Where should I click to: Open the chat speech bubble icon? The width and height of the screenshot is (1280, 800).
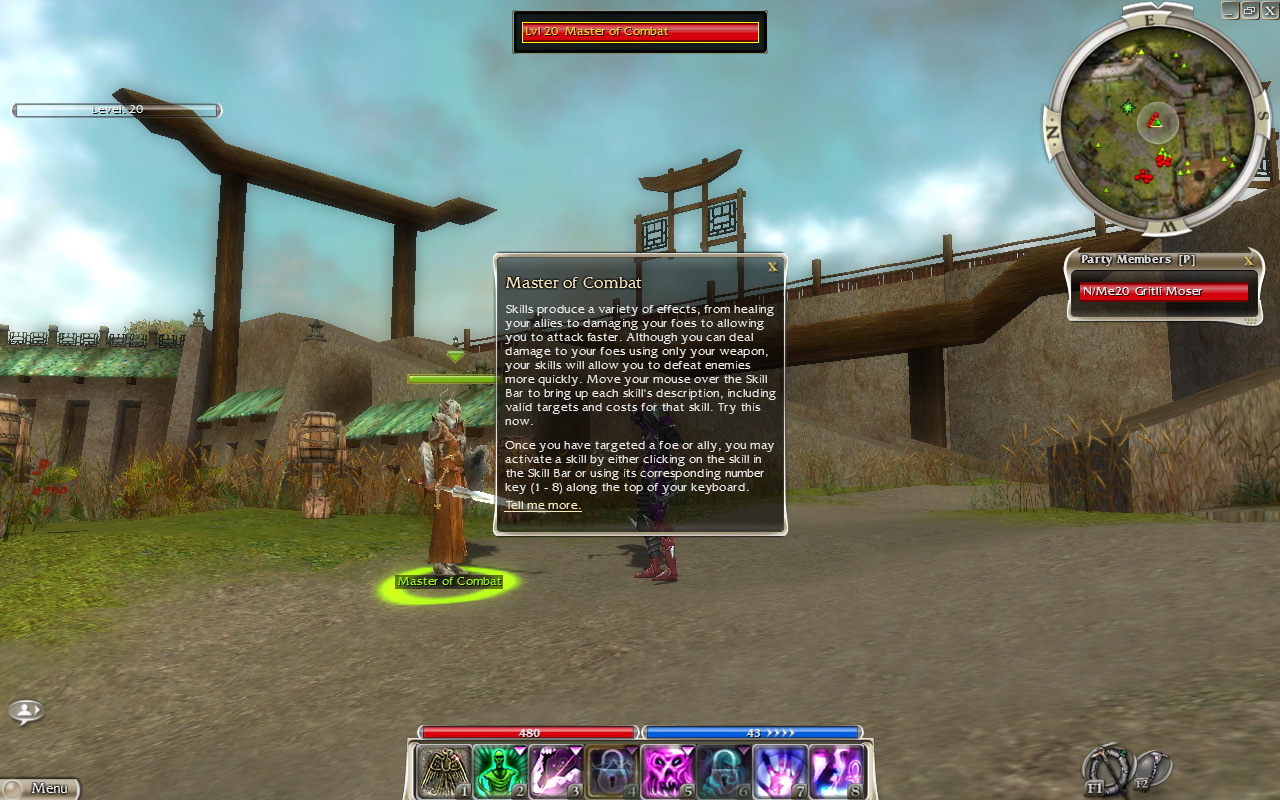click(x=26, y=711)
